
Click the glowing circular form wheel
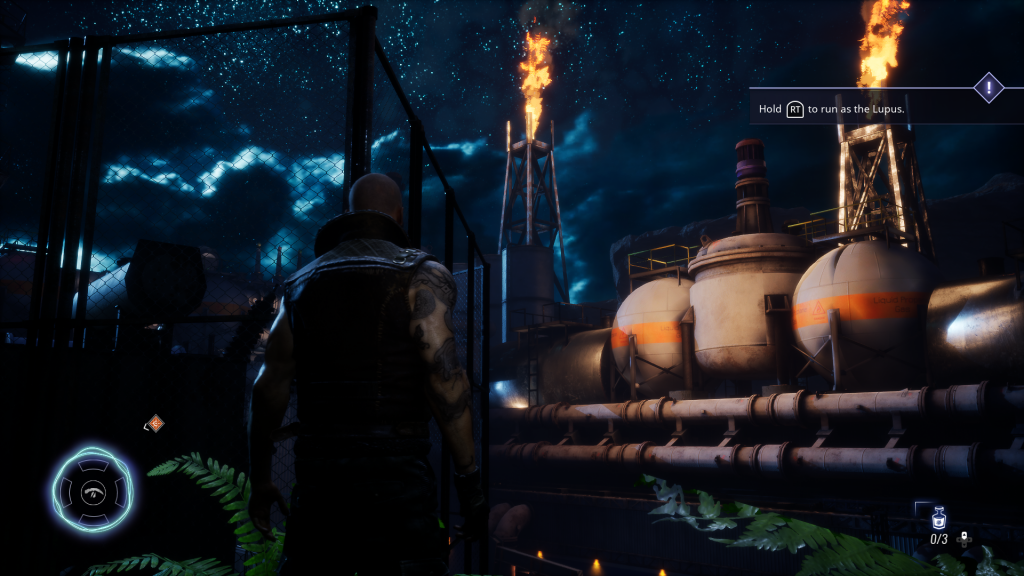[x=92, y=490]
